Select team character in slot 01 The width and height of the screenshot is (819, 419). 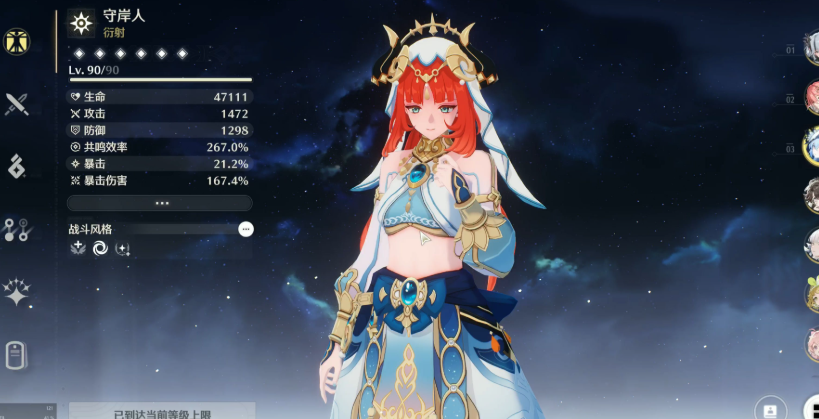pyautogui.click(x=811, y=48)
